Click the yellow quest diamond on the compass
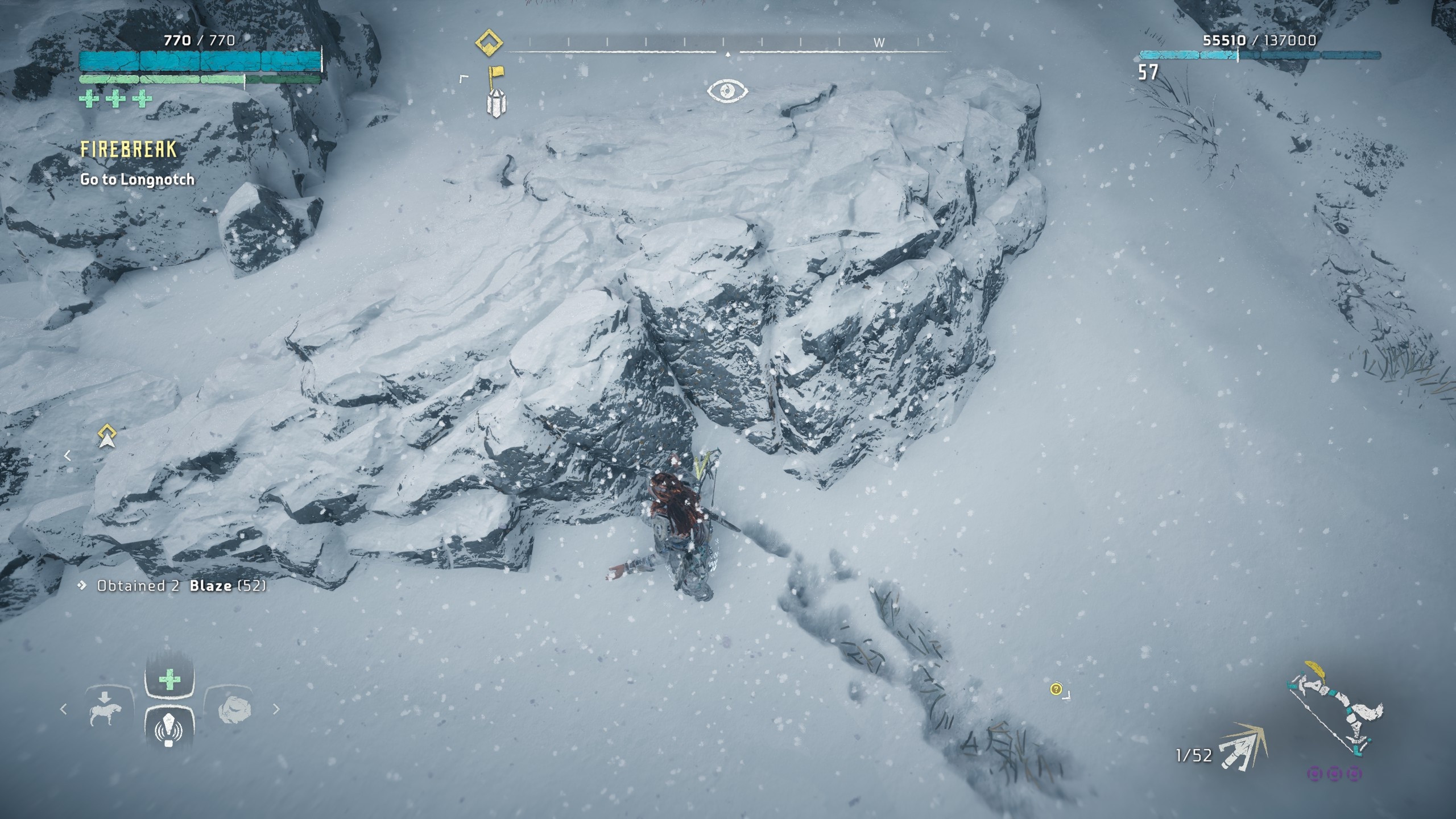This screenshot has height=819, width=1456. [x=489, y=42]
